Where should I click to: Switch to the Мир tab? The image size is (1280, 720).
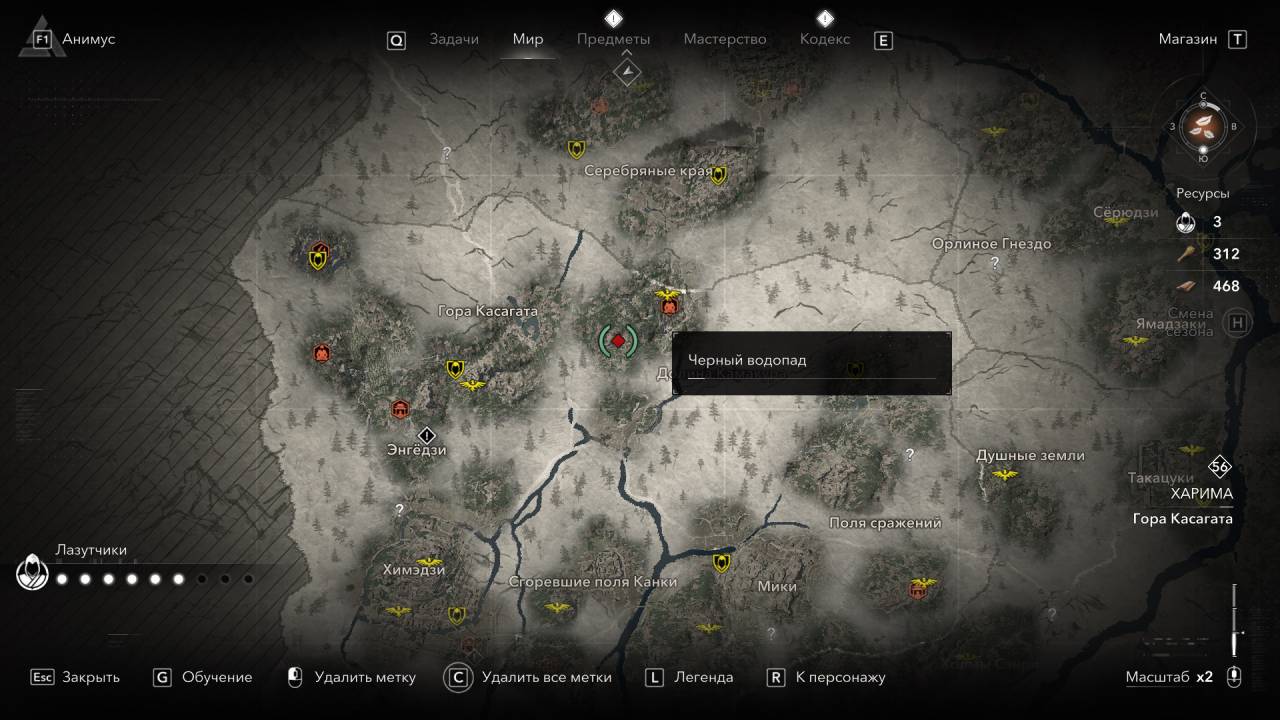527,39
